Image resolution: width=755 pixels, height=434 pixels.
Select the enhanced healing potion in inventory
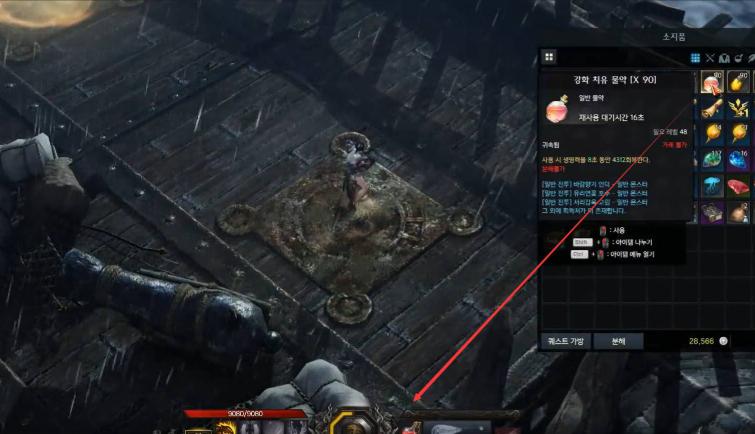click(711, 83)
